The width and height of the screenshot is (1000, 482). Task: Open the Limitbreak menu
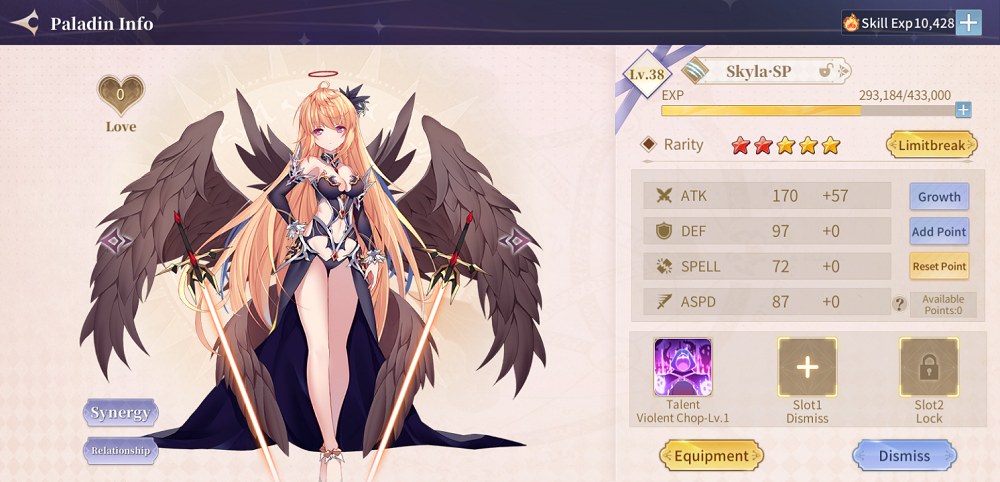coord(931,145)
